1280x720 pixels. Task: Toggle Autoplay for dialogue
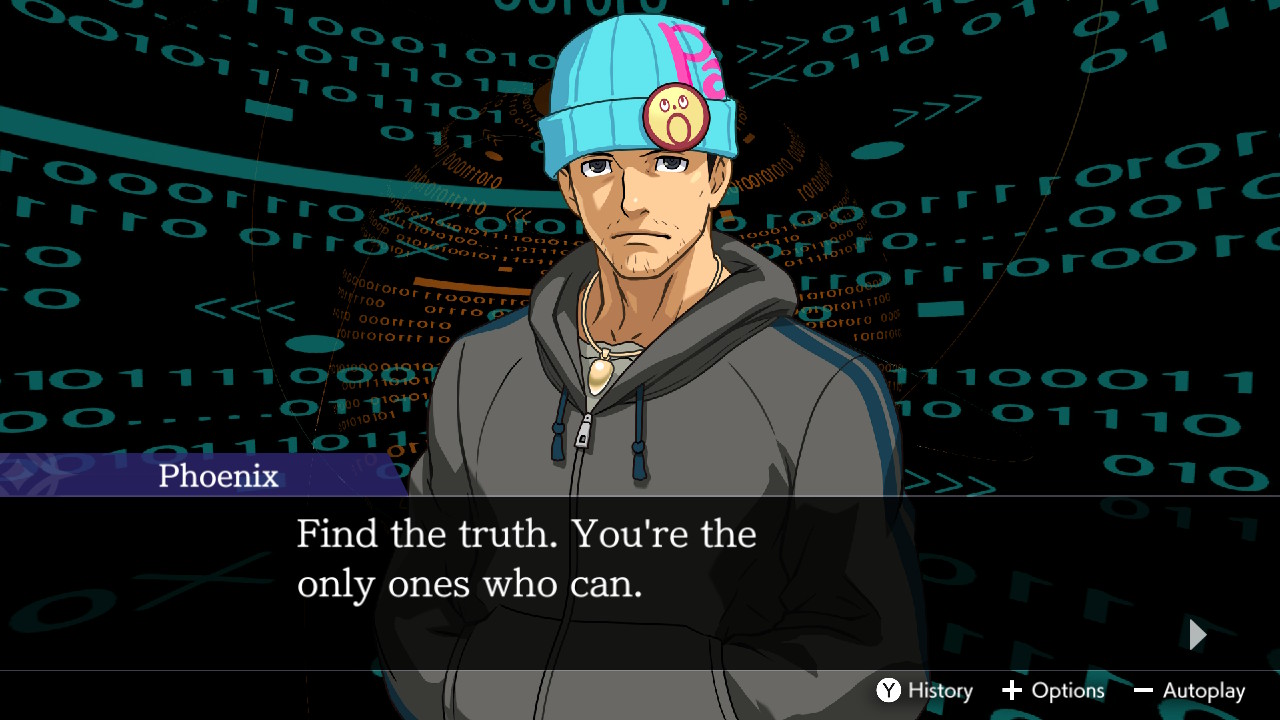click(x=1189, y=691)
